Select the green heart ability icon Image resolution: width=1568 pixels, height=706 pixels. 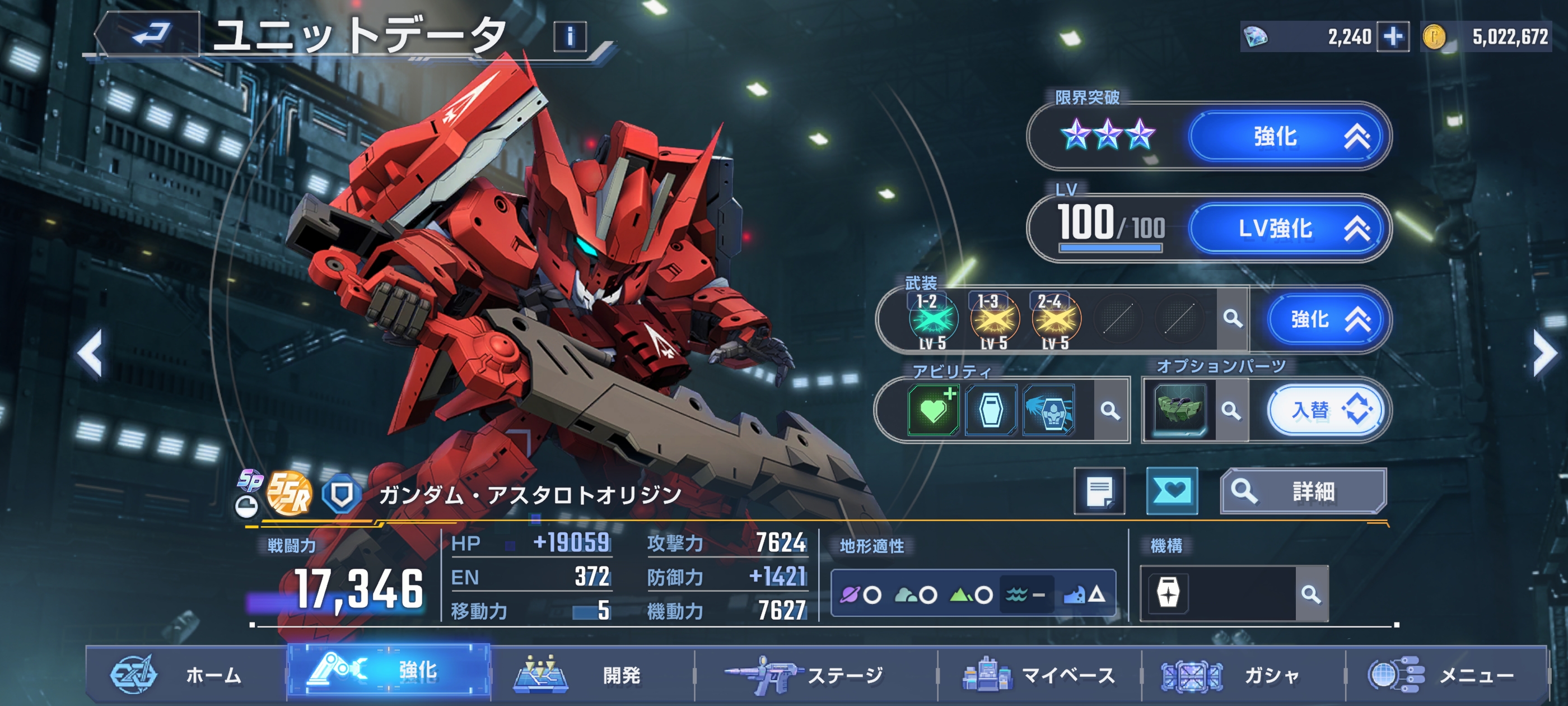[x=932, y=410]
